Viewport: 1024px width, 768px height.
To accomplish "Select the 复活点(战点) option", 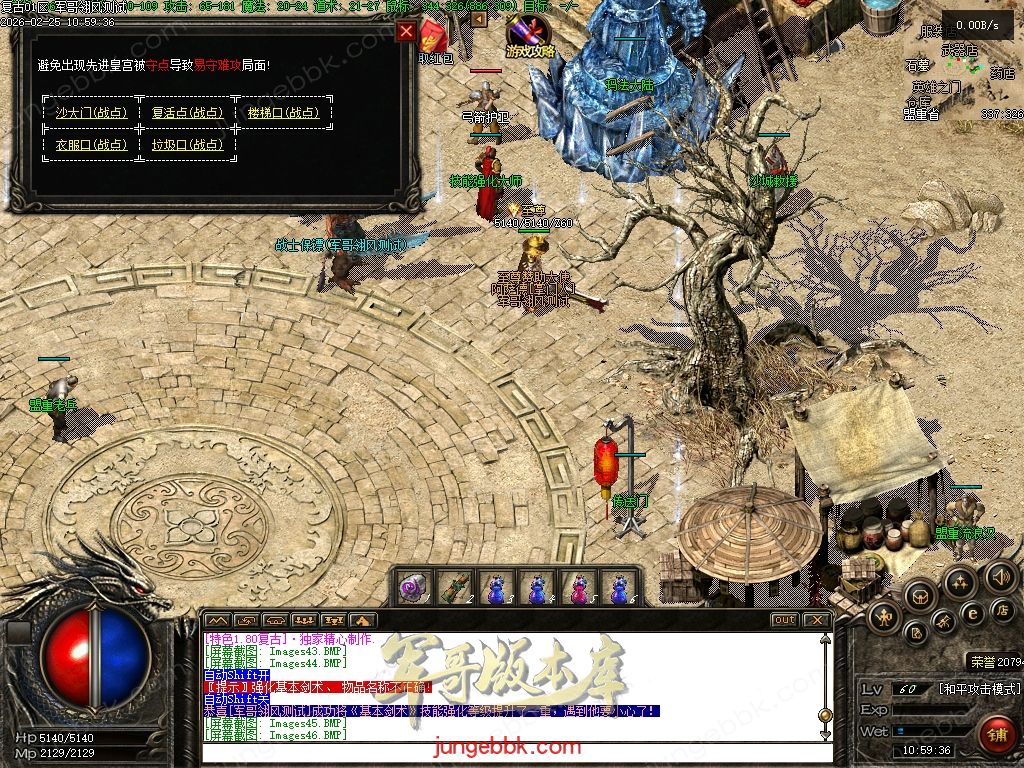I will [x=187, y=113].
